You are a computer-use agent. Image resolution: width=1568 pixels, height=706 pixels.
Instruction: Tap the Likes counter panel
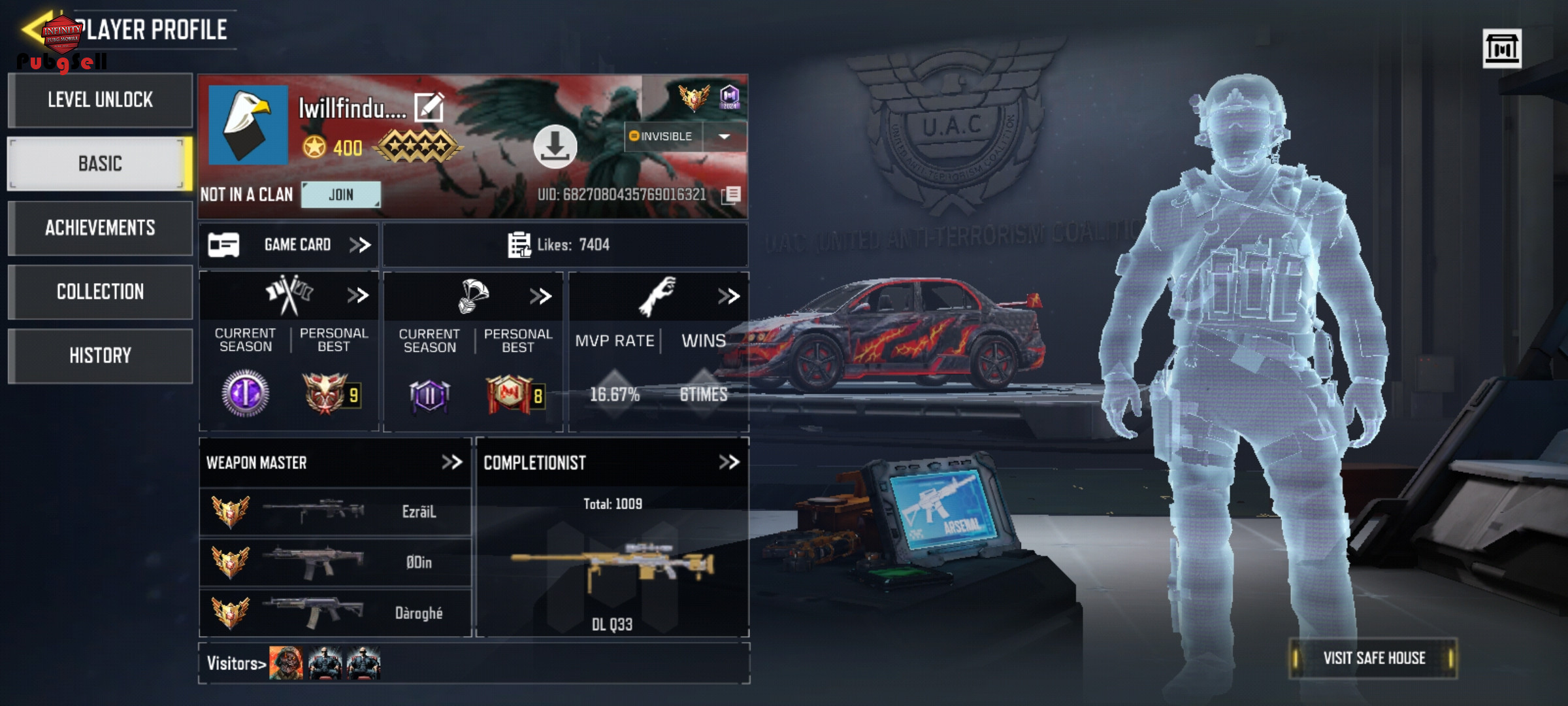564,245
